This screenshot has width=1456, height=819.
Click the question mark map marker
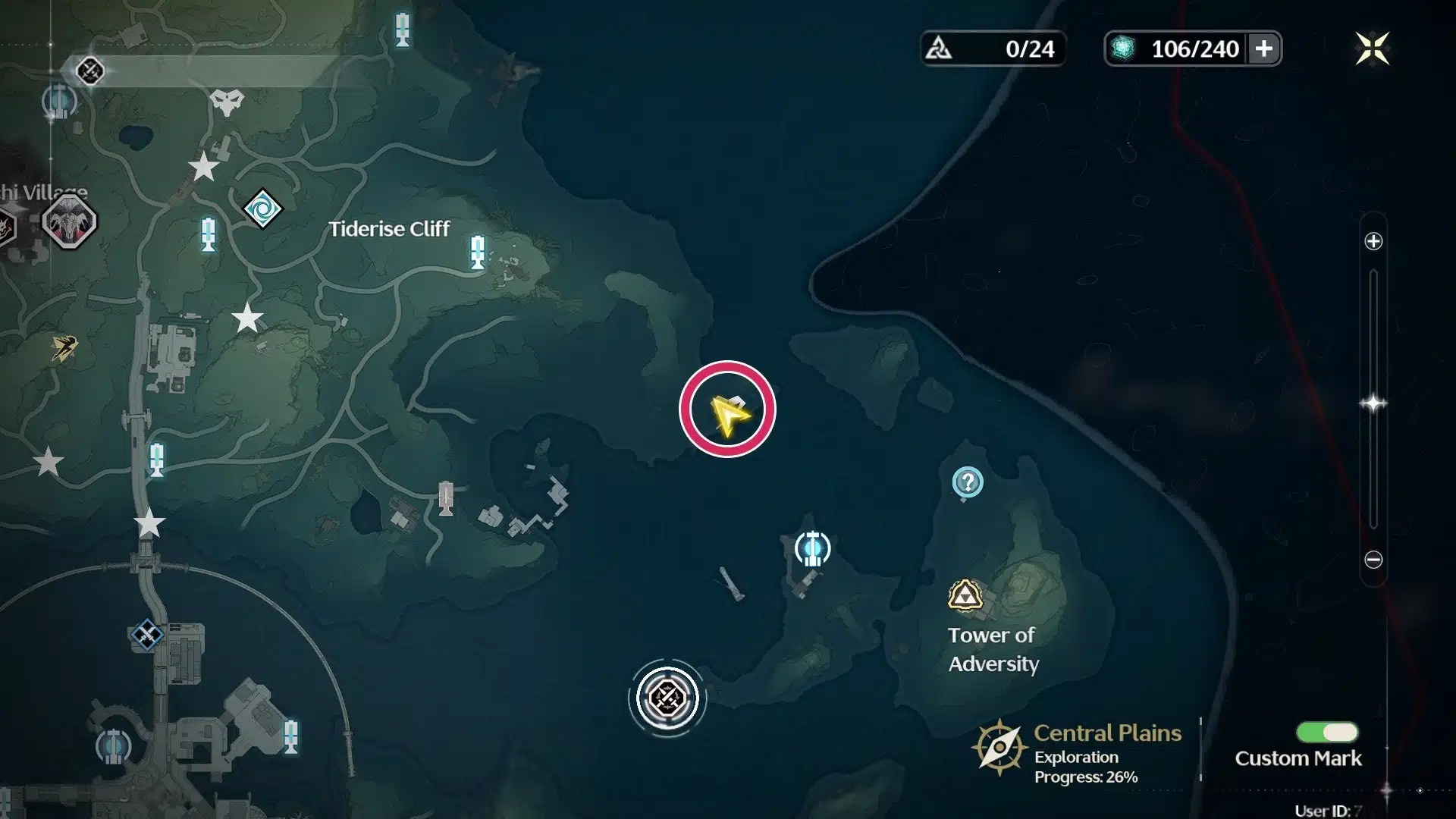(968, 482)
